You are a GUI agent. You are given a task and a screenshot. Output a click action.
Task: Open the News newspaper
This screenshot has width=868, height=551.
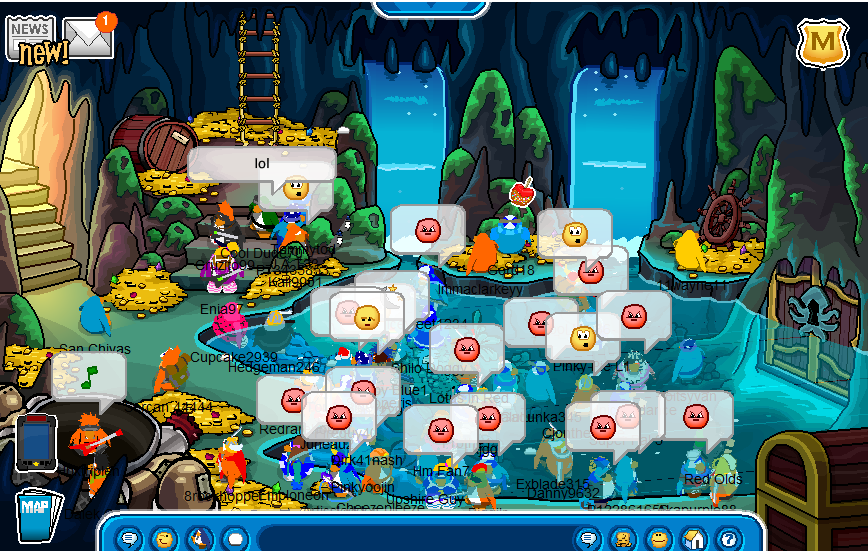coord(32,40)
